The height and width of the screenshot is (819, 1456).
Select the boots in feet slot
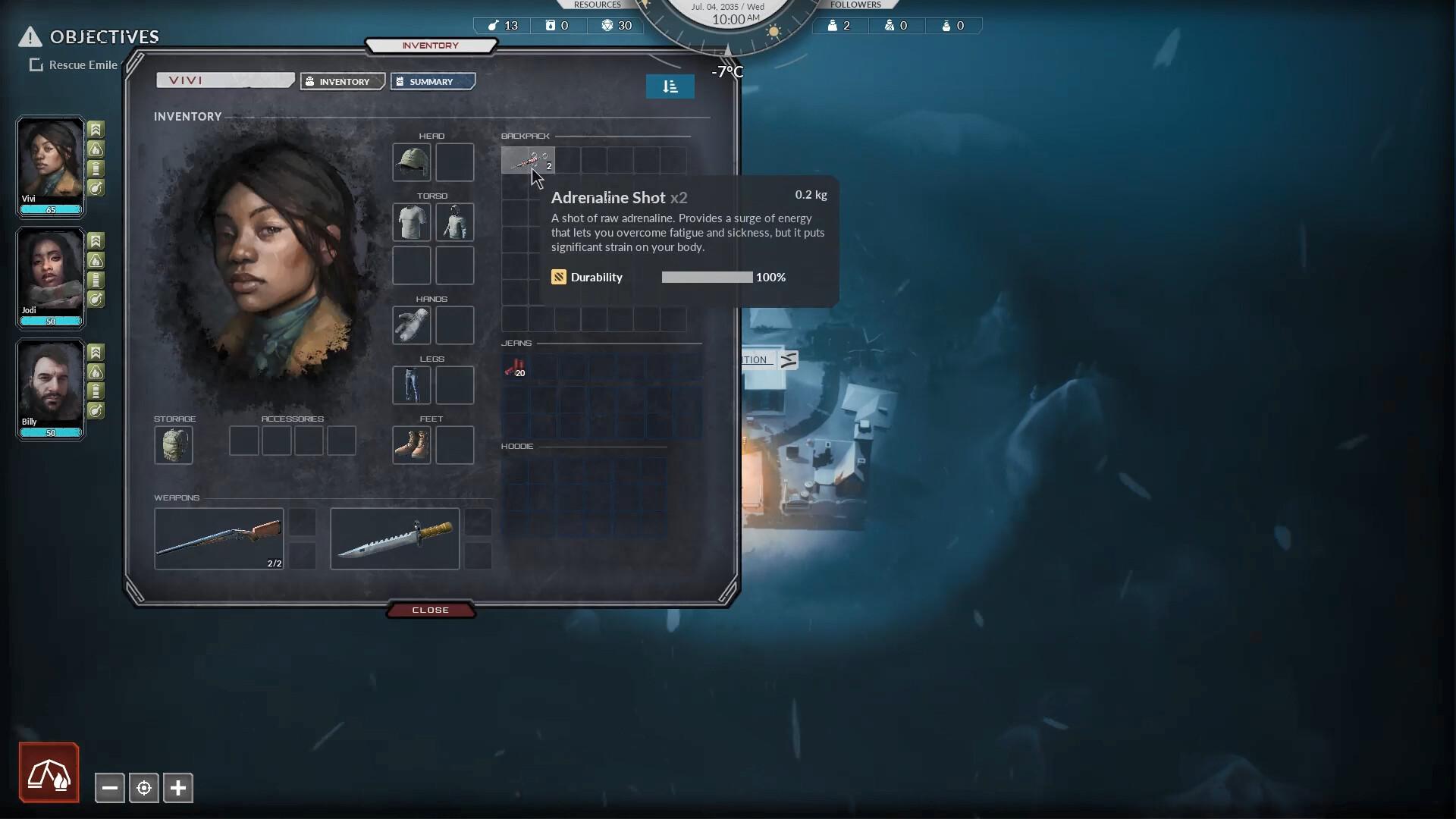411,444
